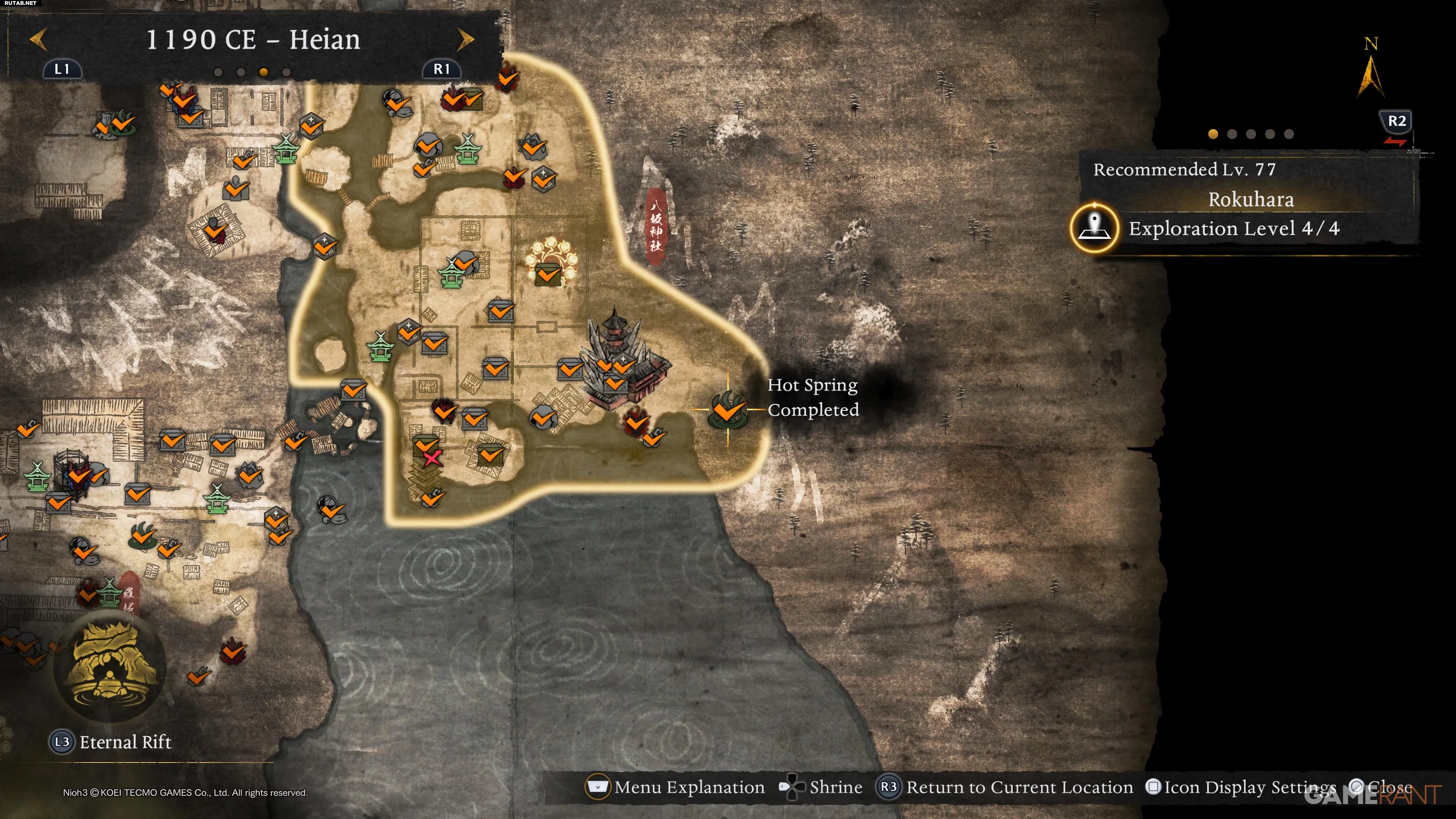
Task: Click the Rokuhara exploration level location icon
Action: [x=1094, y=228]
